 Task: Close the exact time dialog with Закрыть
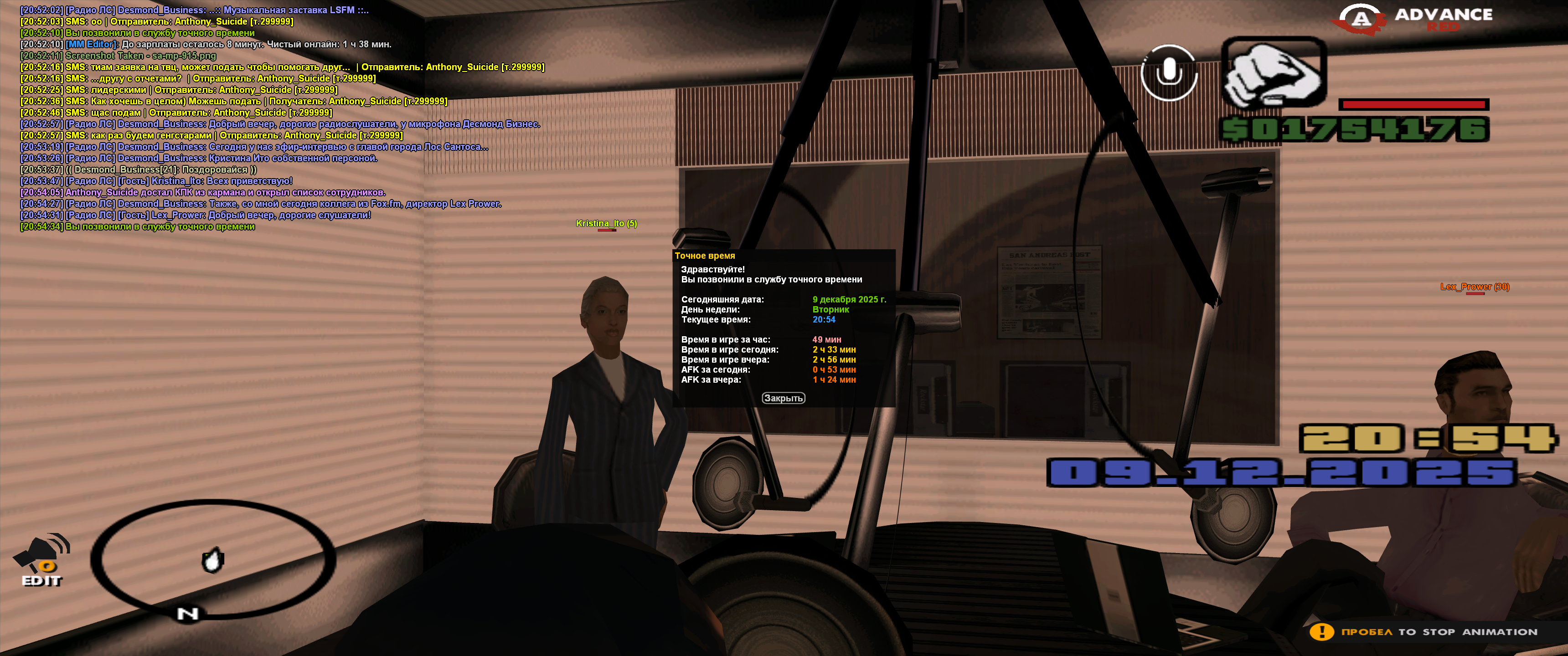coord(784,398)
